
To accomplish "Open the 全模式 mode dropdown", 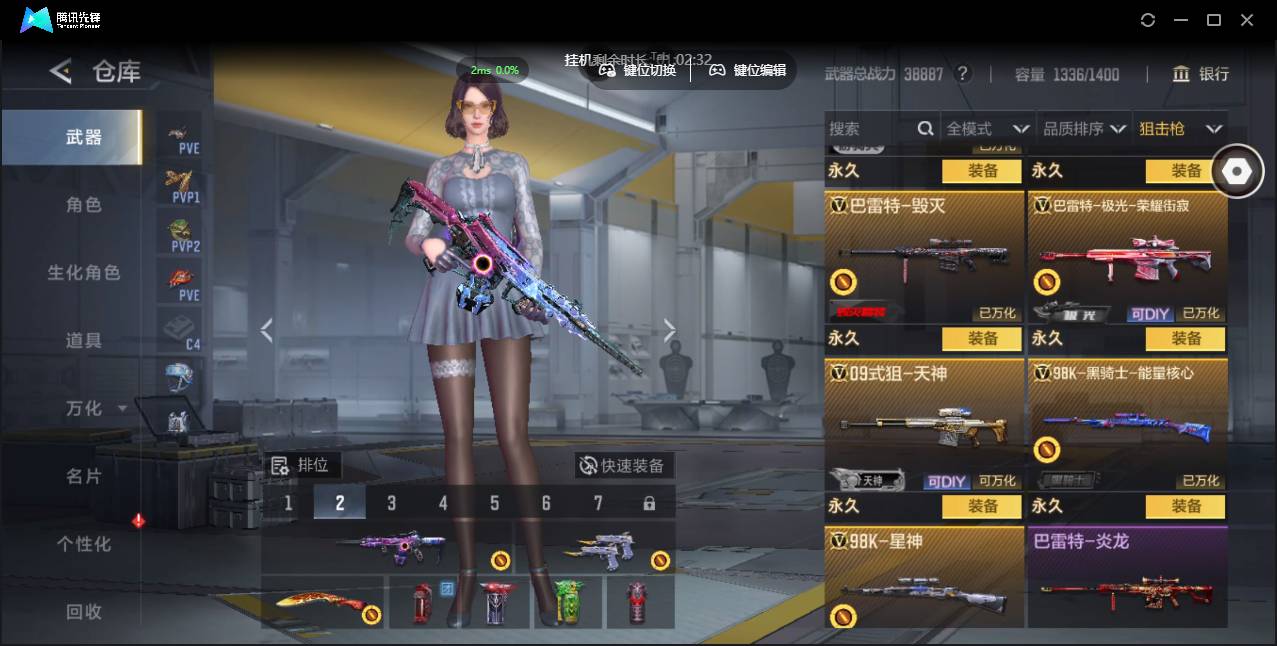I will click(987, 129).
